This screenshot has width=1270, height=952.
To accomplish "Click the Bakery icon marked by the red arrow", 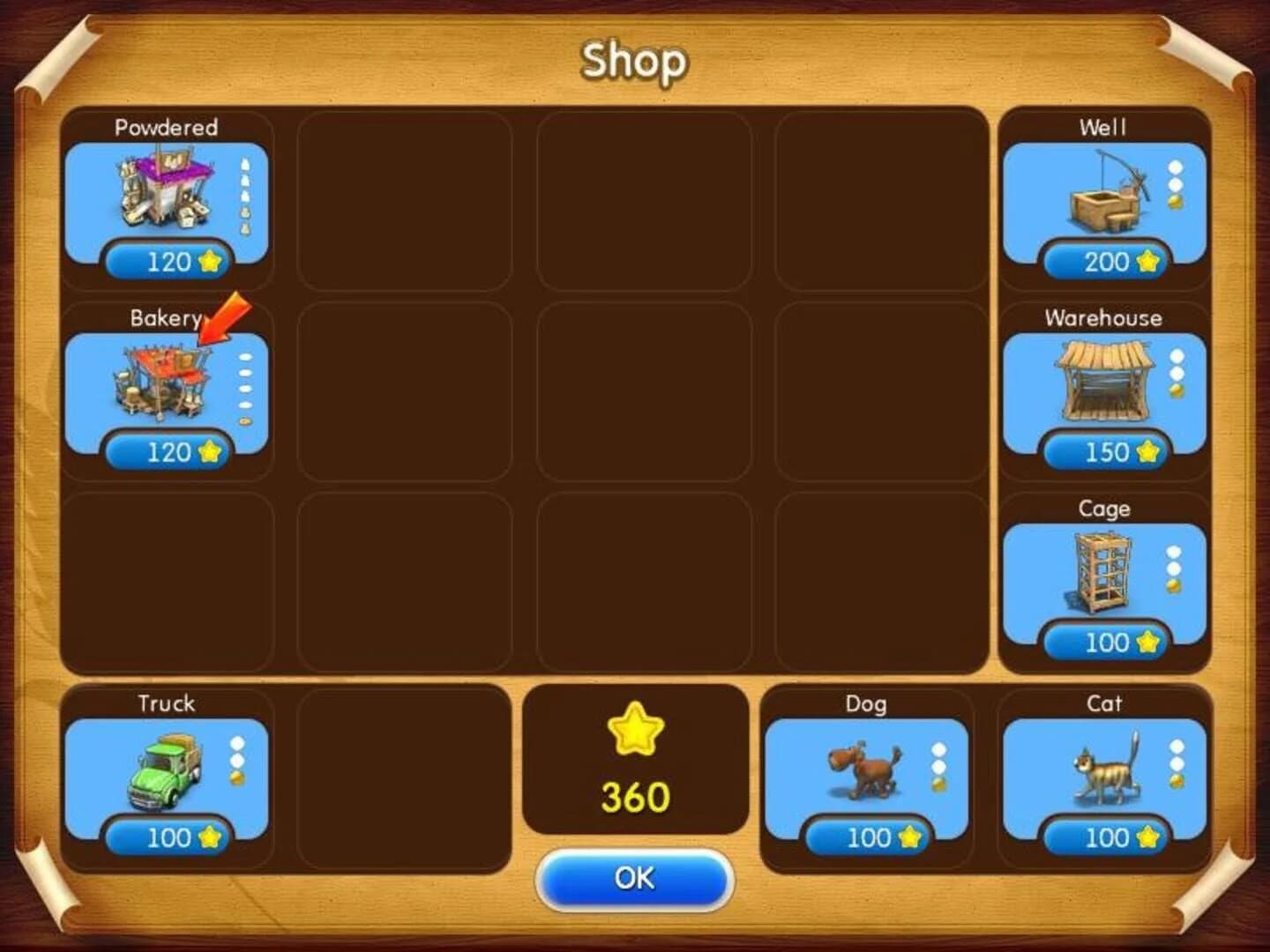I will [163, 383].
